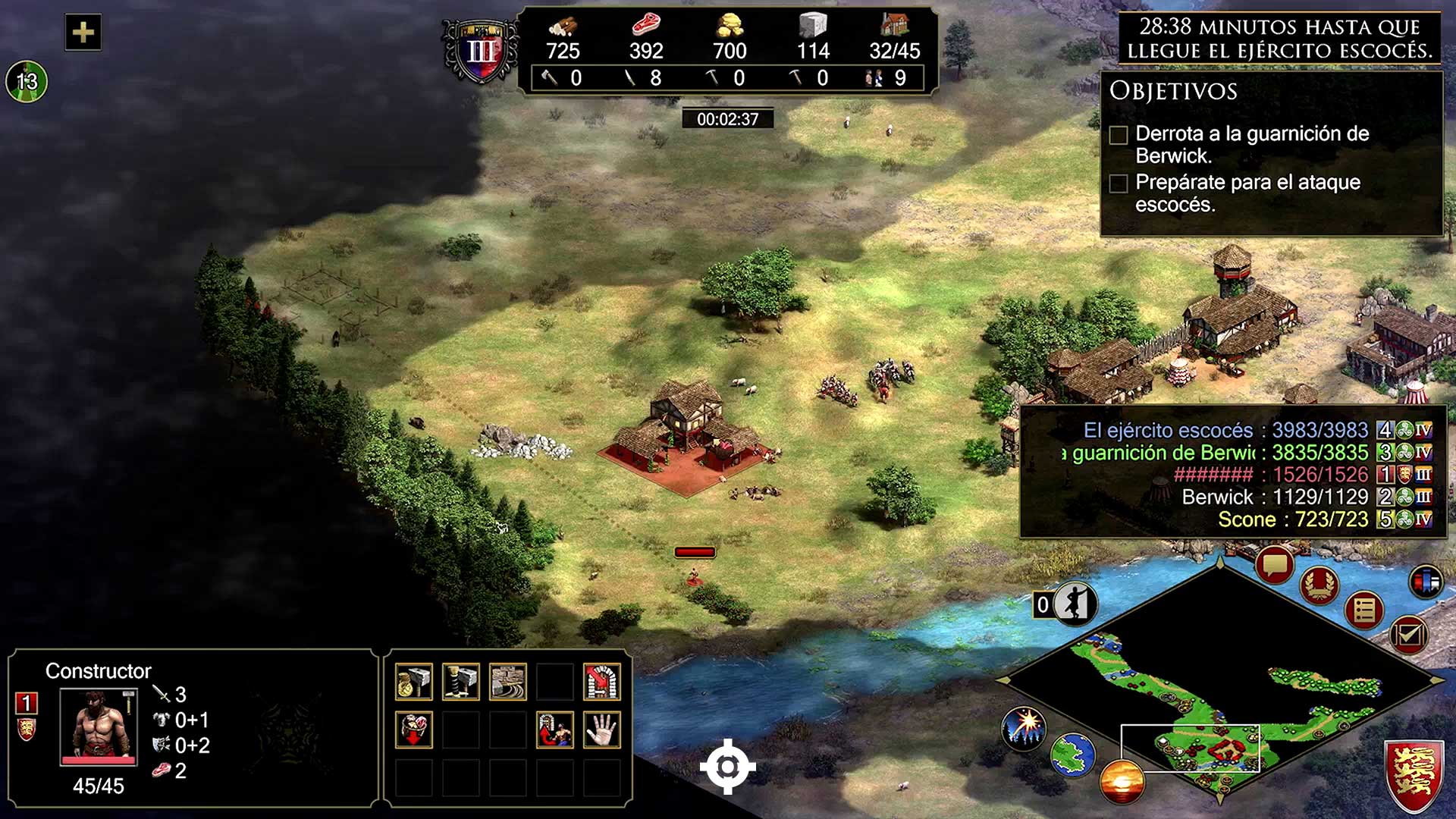This screenshot has width=1456, height=819.
Task: Select the stone wall and road build icon
Action: tap(508, 681)
